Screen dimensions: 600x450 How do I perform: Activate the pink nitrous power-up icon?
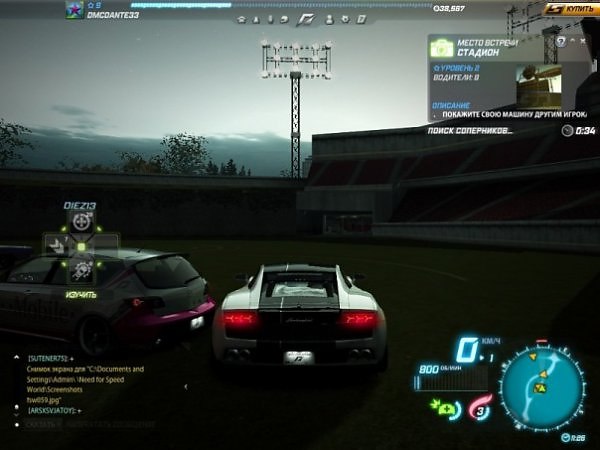(x=479, y=406)
